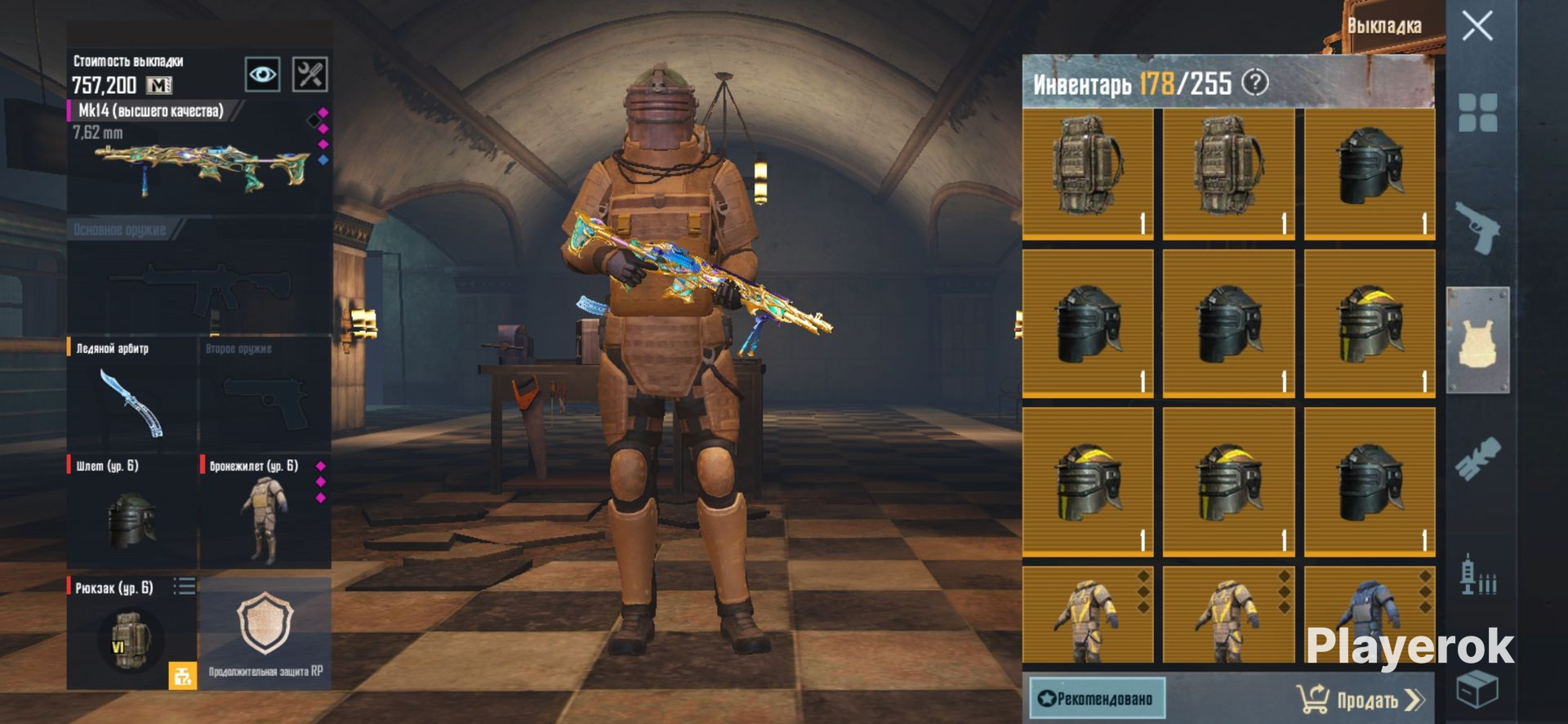
Task: Select the blue body armor in inventory
Action: (1370, 615)
